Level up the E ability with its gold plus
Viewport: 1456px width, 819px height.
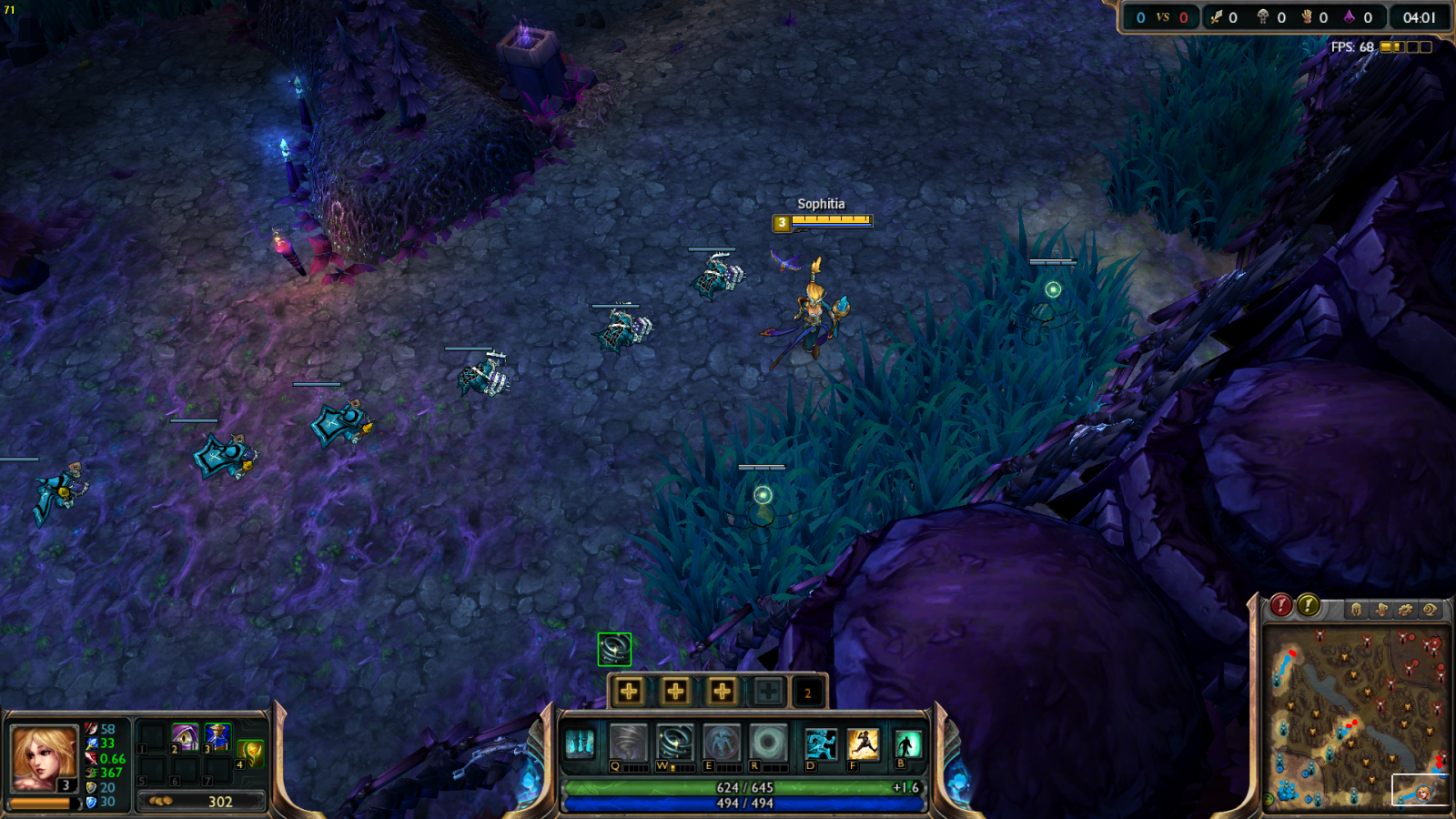click(x=722, y=692)
